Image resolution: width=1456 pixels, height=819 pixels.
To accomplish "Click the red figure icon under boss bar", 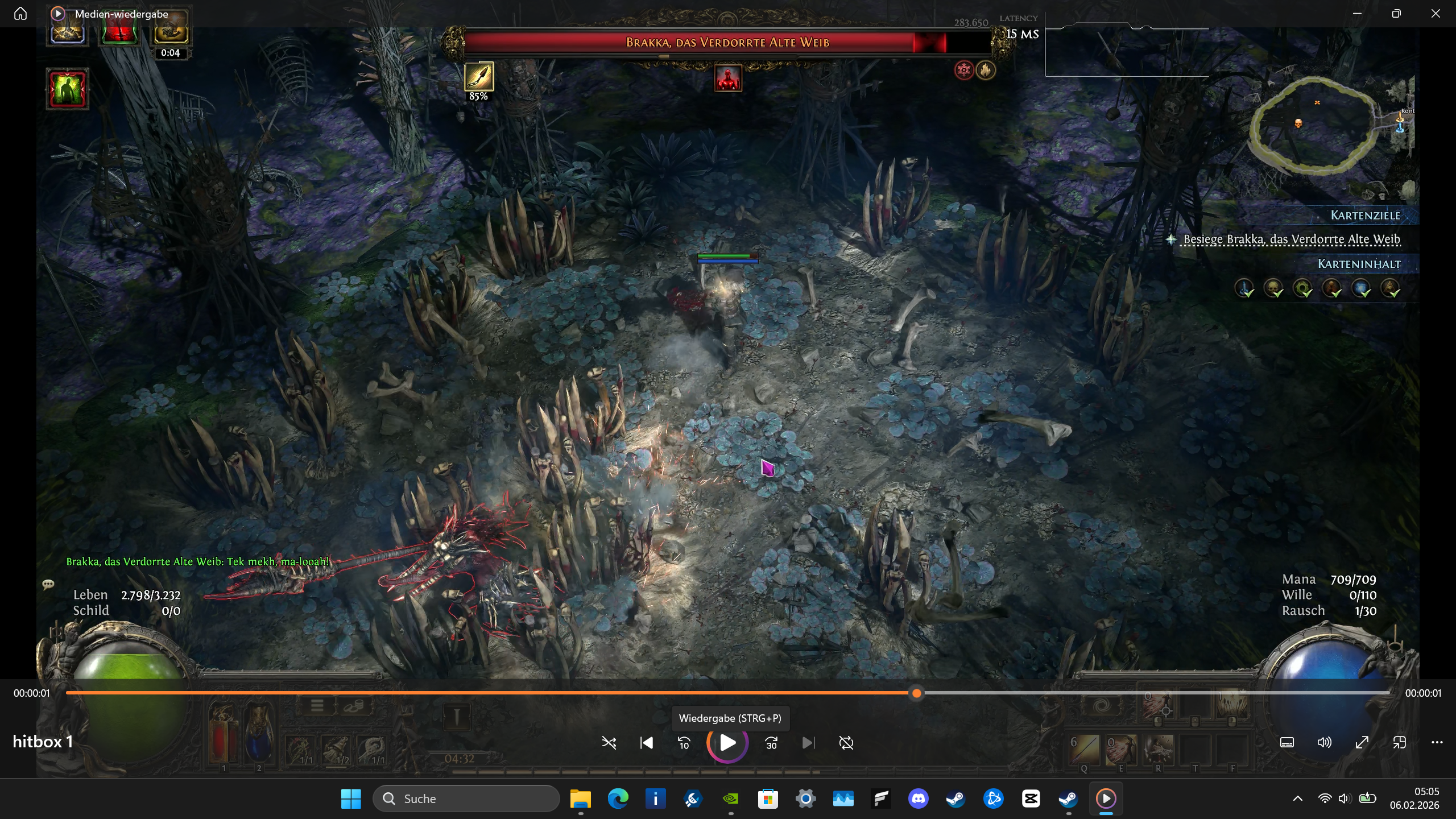I will point(728,78).
